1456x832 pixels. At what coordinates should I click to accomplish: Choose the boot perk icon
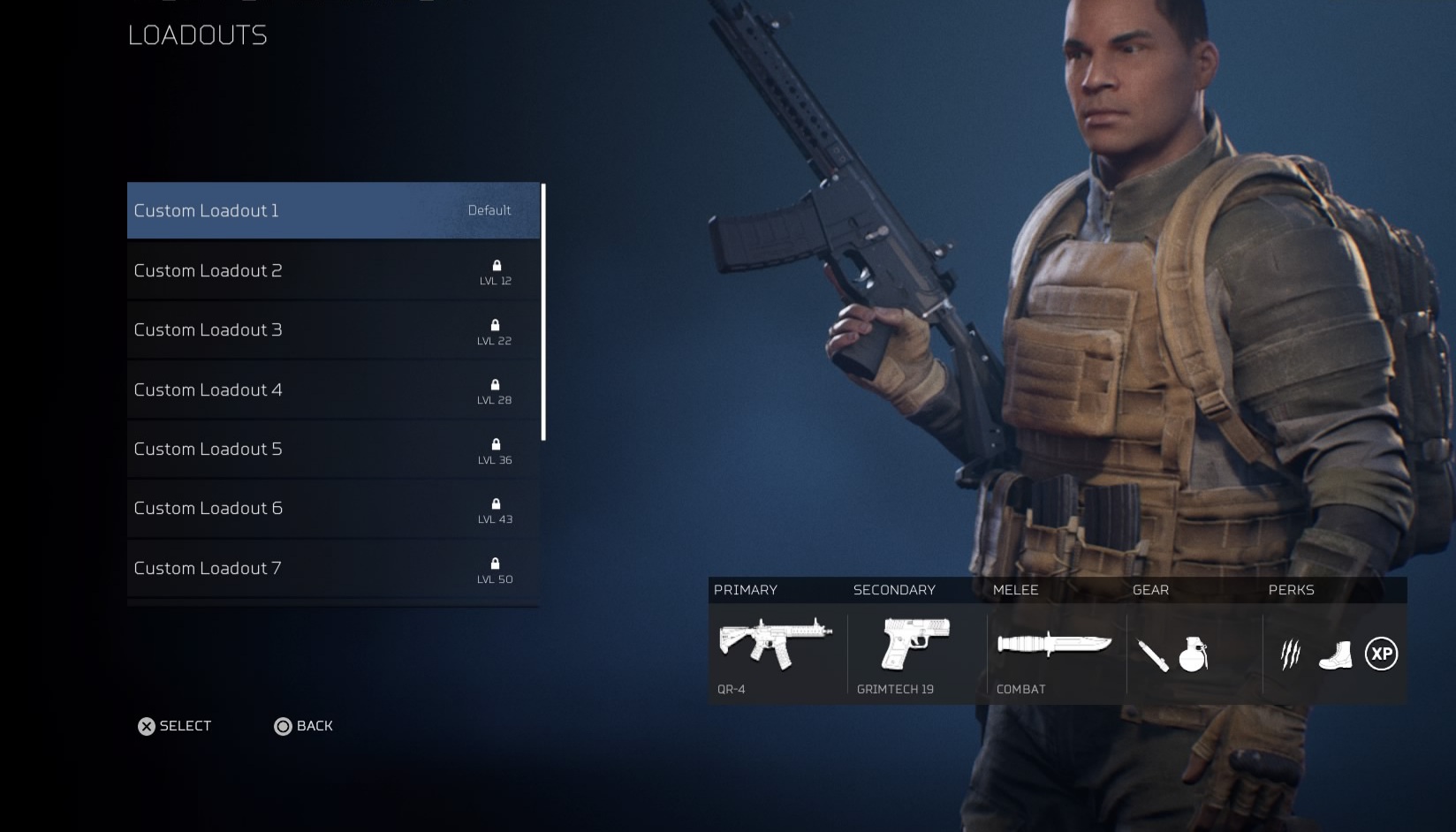(1335, 655)
